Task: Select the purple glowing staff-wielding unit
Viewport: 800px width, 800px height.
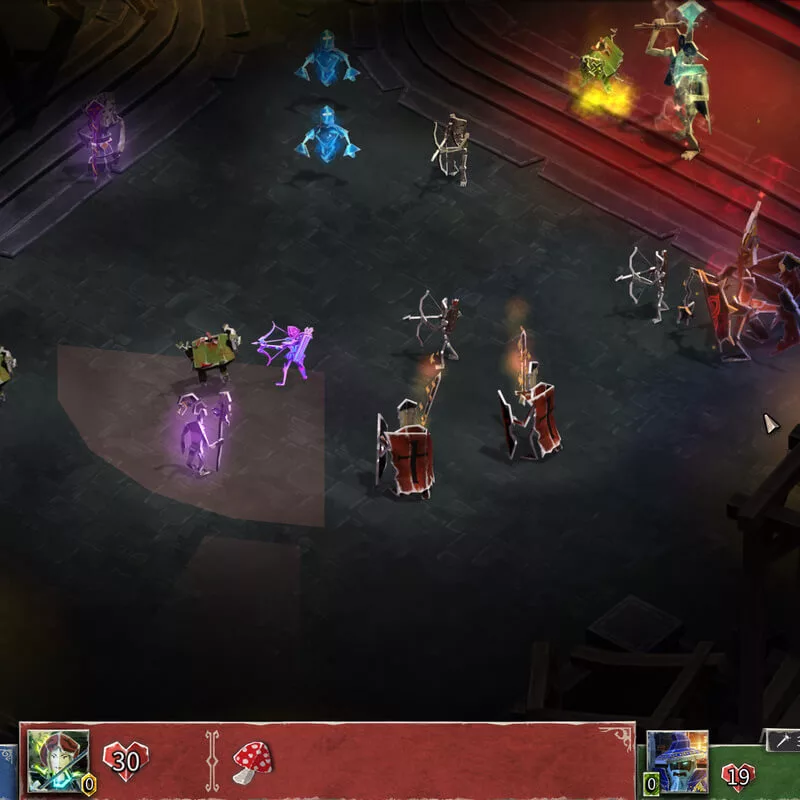Action: point(204,433)
